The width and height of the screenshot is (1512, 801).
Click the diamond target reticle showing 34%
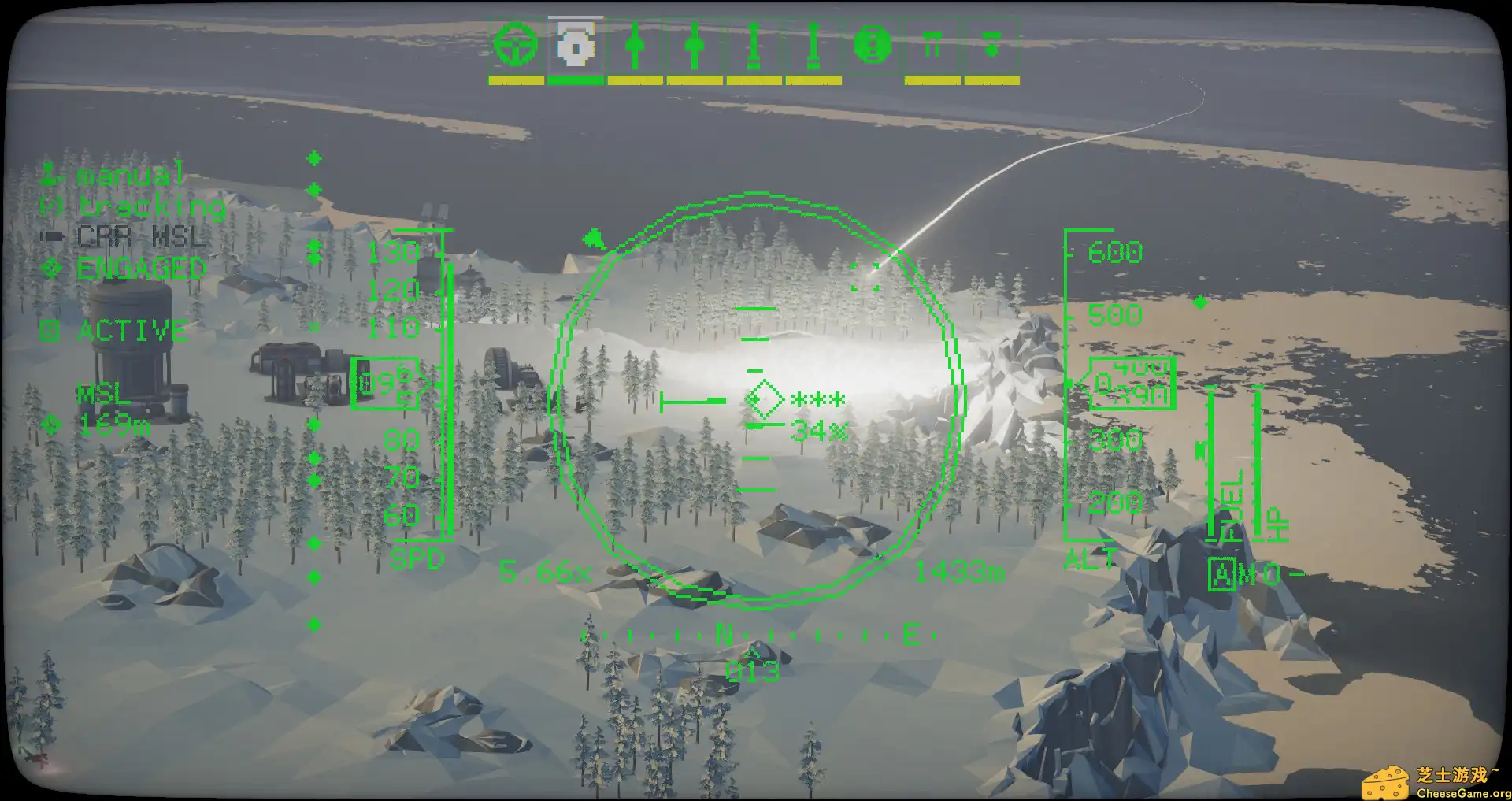point(763,398)
